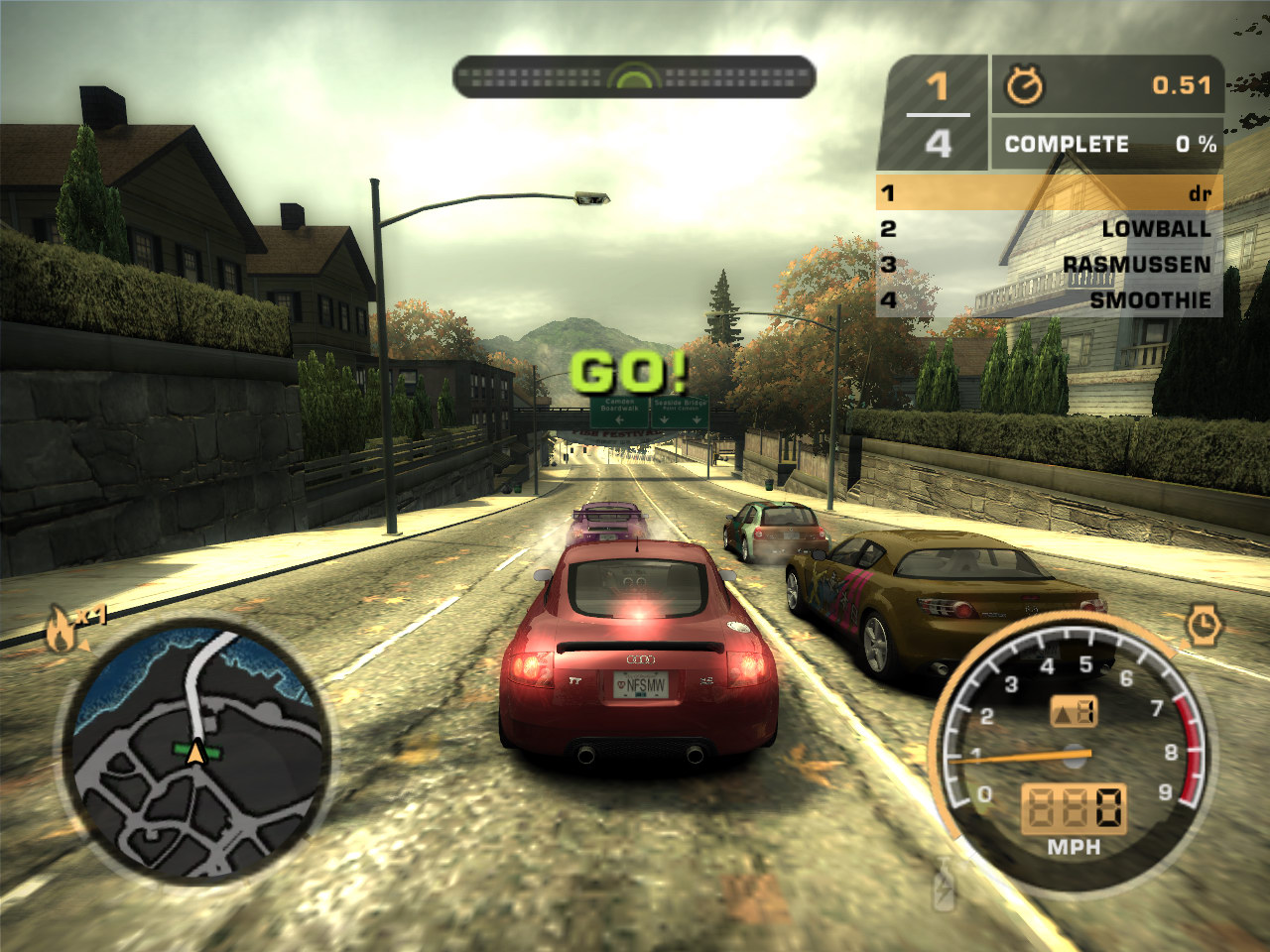Select the LOWBALL racer row
The image size is (1270, 952).
coord(1049,229)
